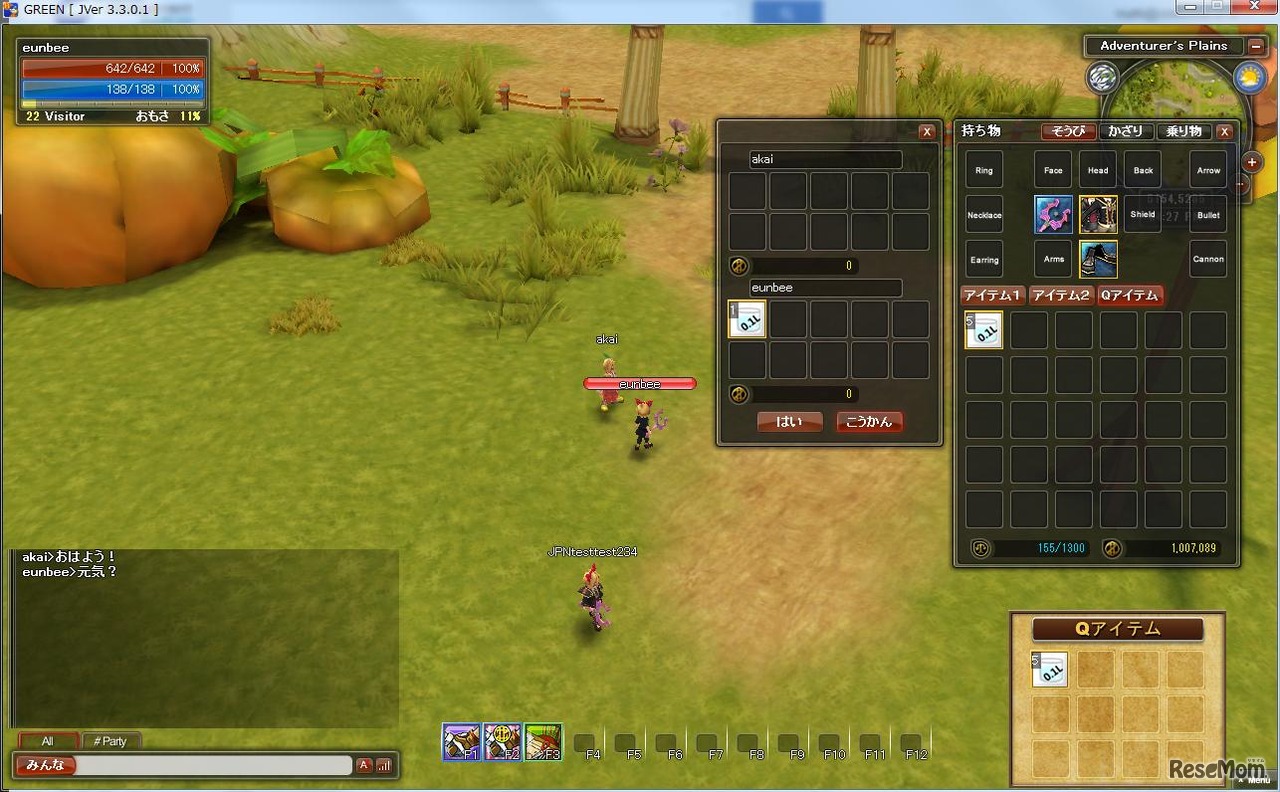Click the chat text input field
Viewport: 1280px width, 792px height.
coord(214,765)
